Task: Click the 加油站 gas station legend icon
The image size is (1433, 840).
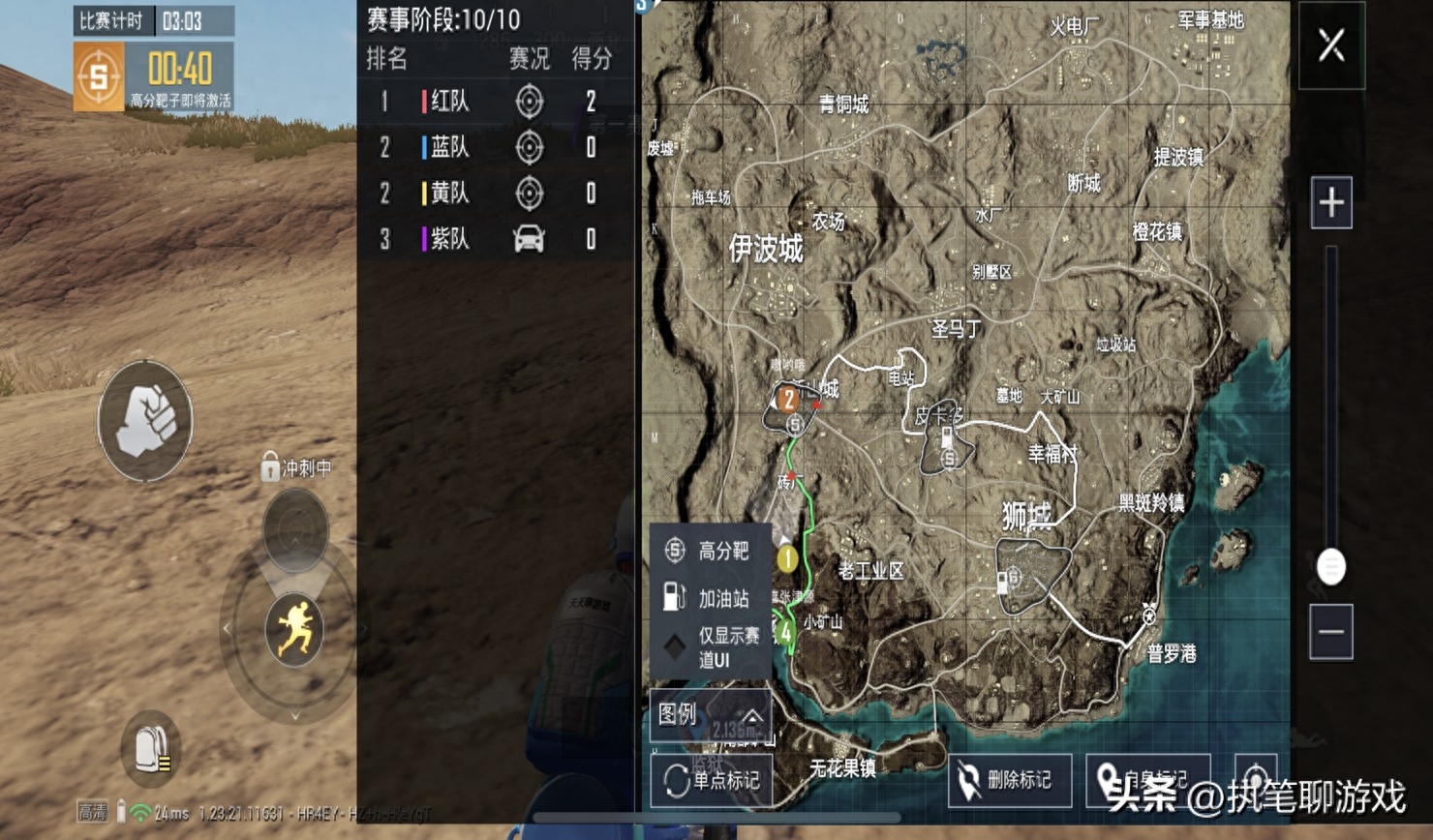Action: [671, 598]
